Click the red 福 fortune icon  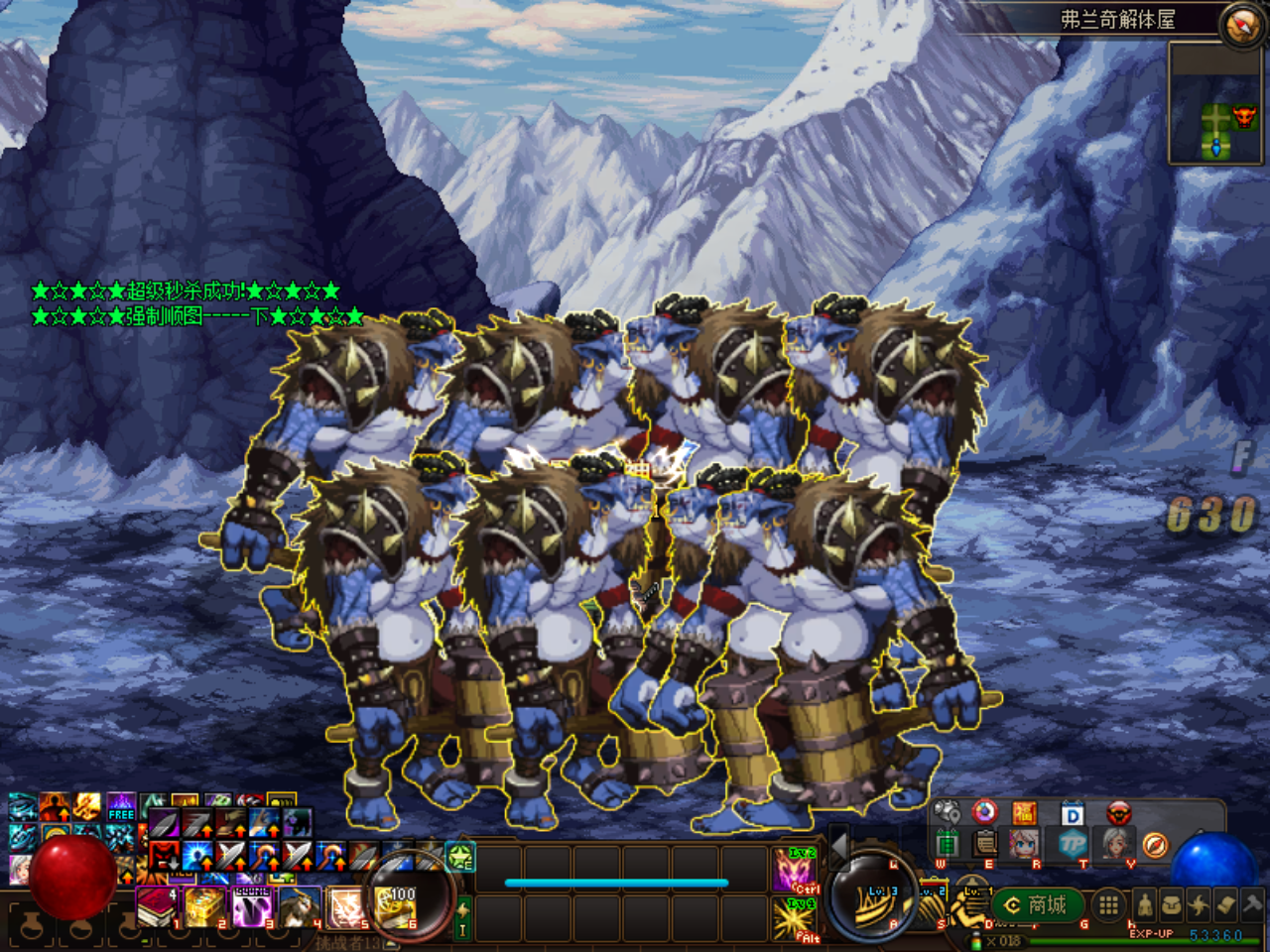1025,814
